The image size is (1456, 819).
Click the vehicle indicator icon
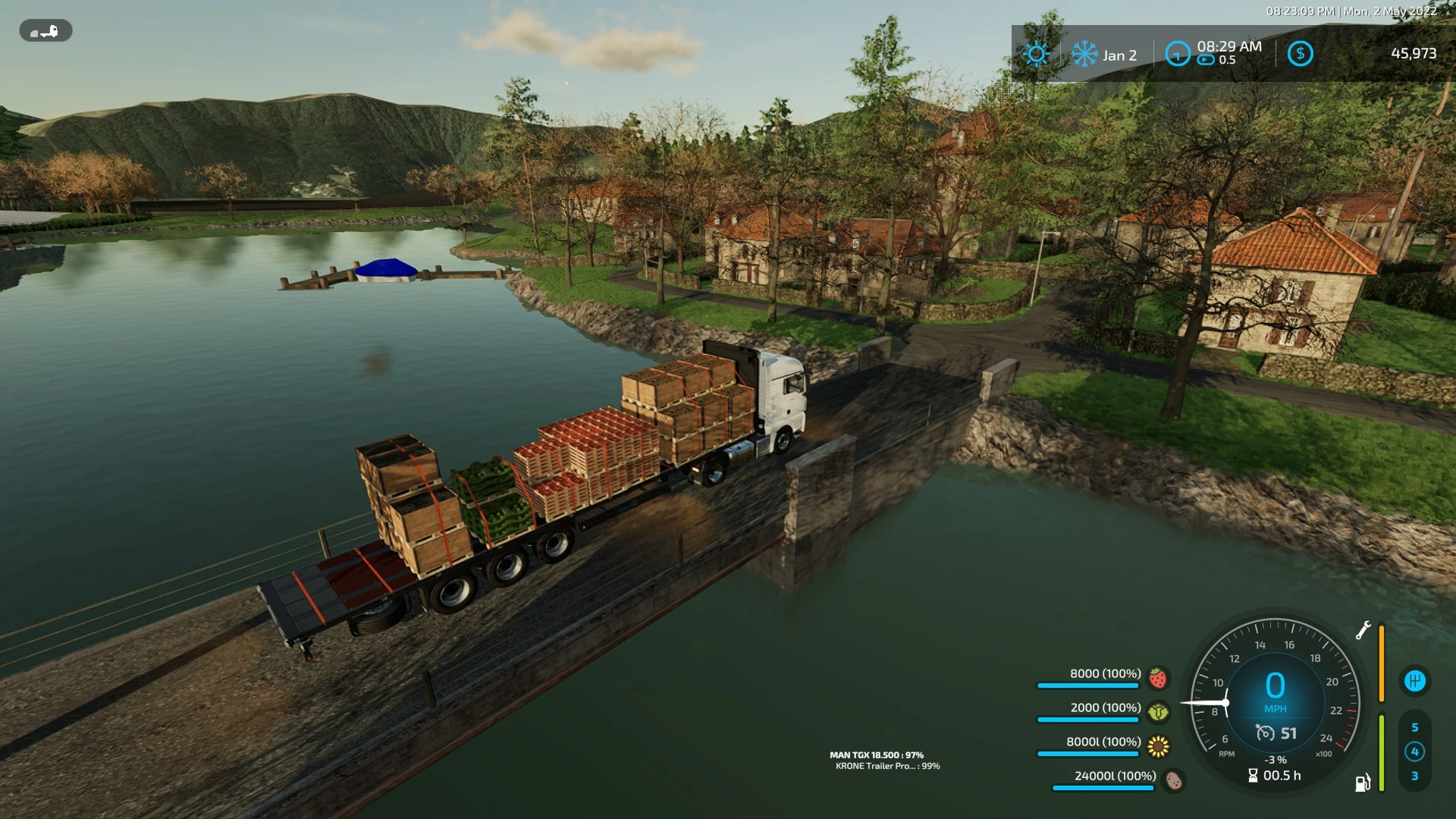coord(45,31)
